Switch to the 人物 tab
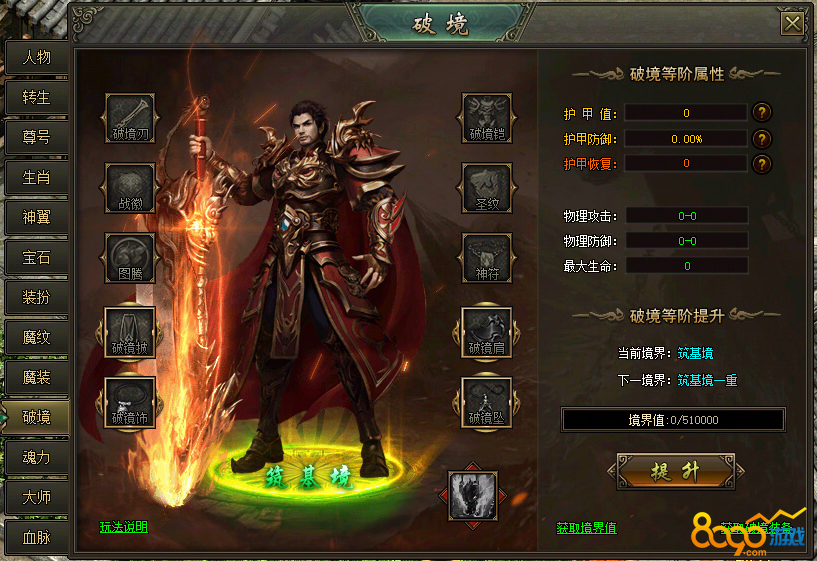This screenshot has height=561, width=817. (36, 58)
